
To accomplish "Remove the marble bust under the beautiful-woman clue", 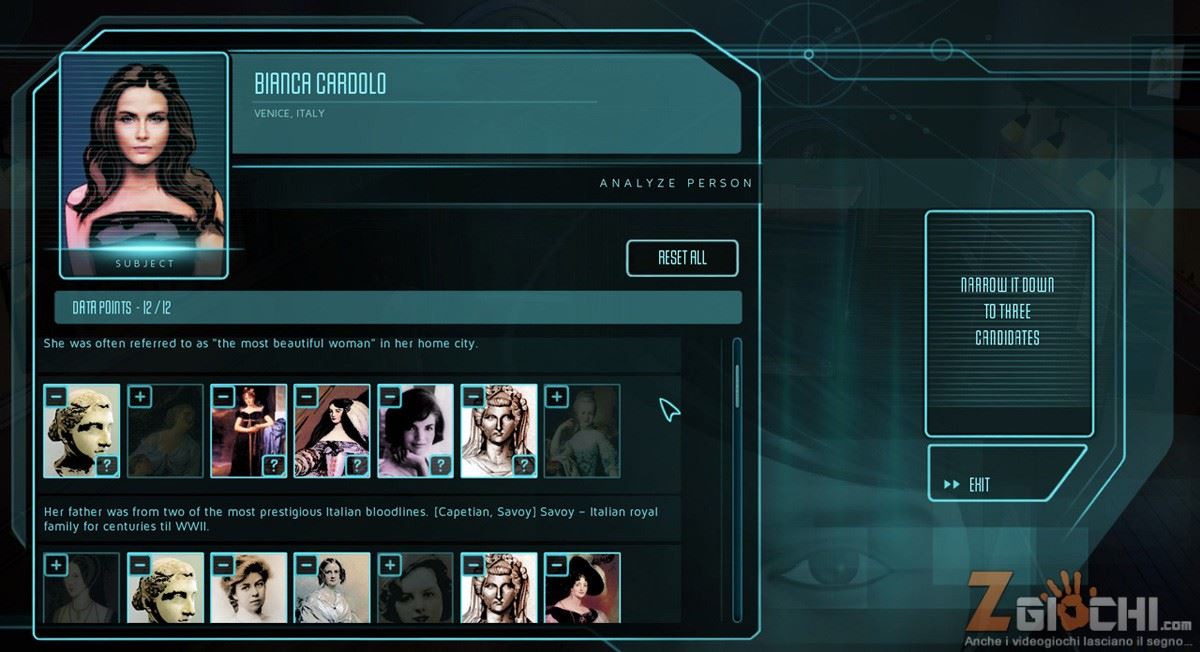I will pyautogui.click(x=57, y=397).
